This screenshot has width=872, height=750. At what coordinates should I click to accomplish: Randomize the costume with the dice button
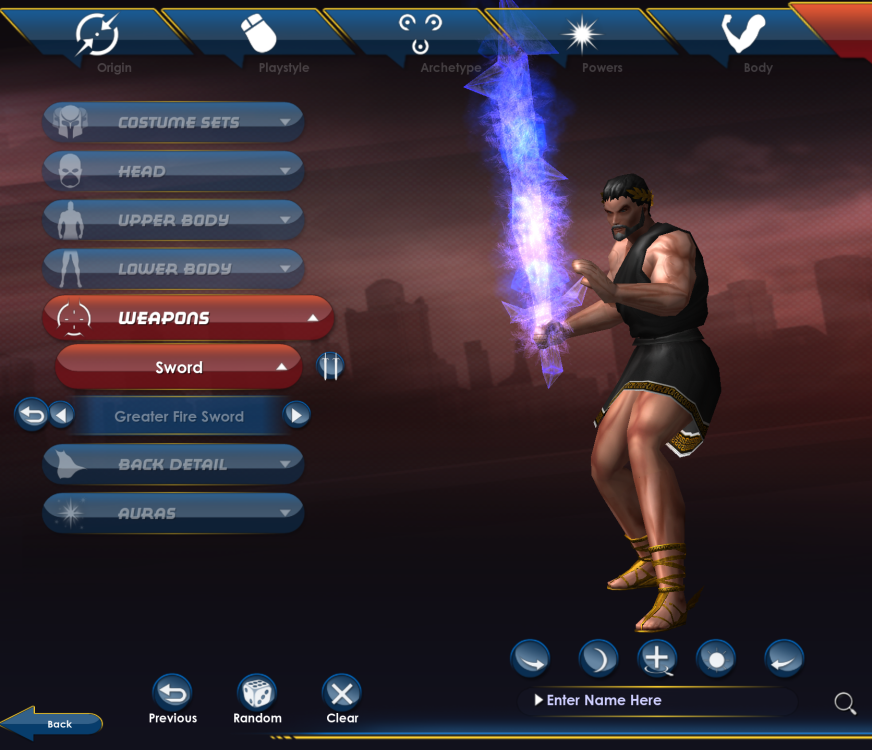[x=257, y=692]
